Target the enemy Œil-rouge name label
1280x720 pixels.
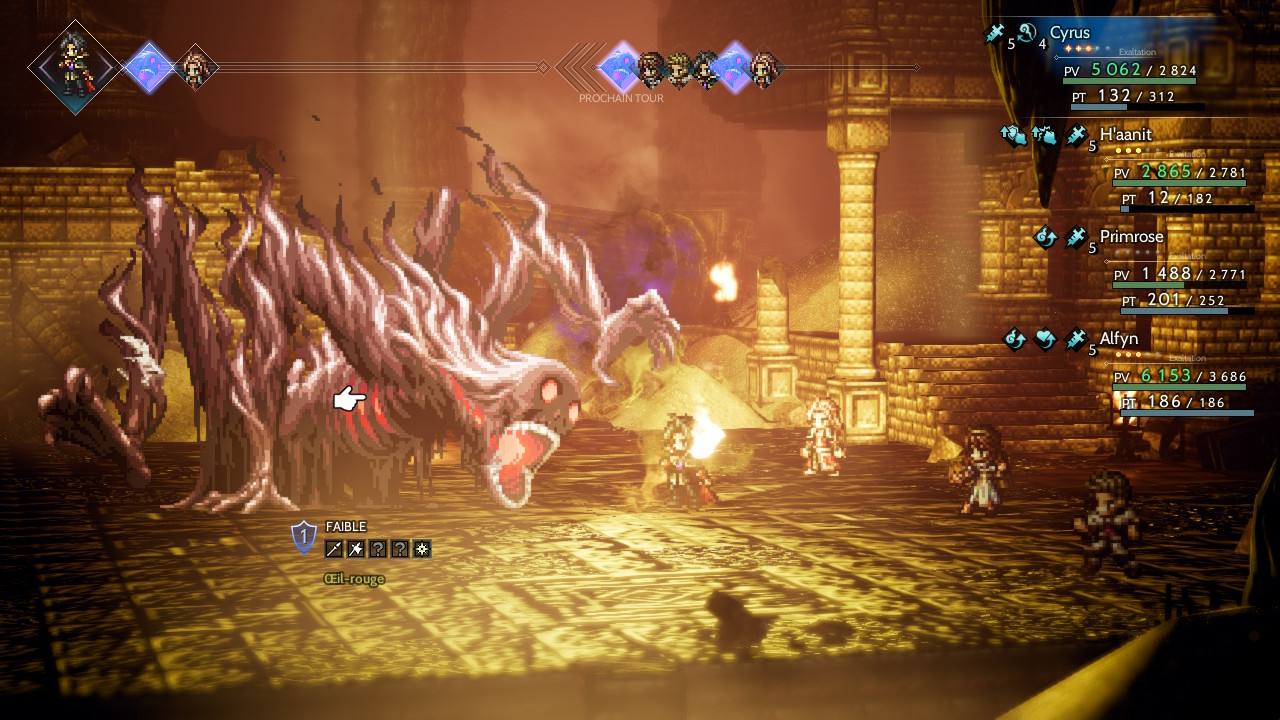tap(354, 579)
